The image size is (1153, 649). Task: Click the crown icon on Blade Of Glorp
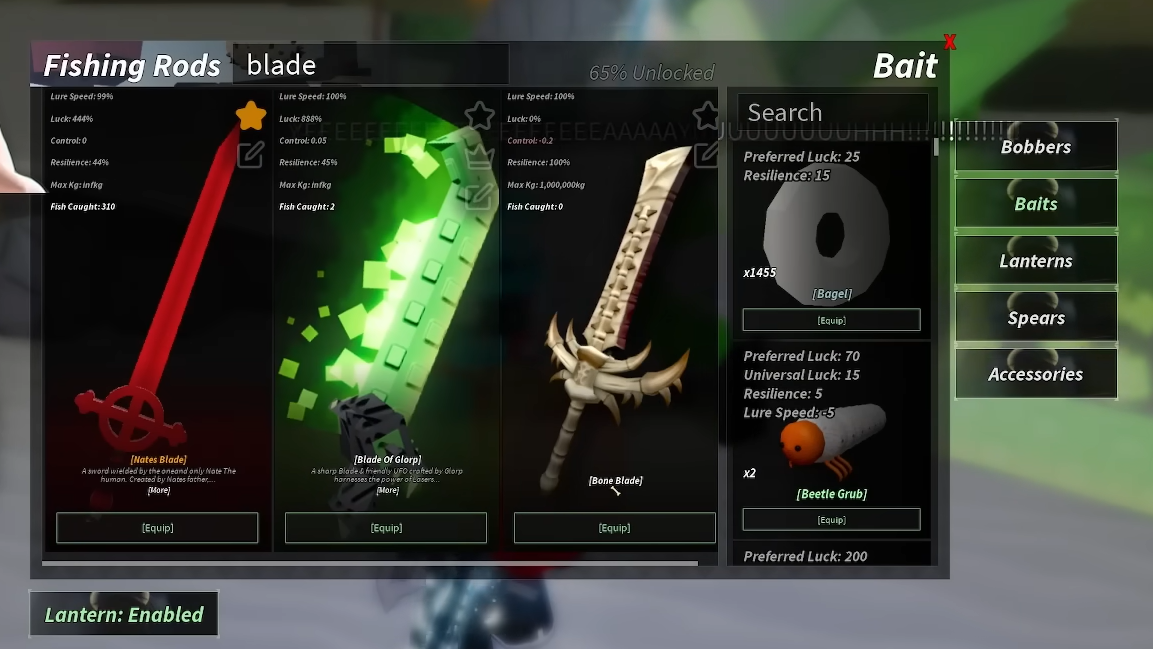tap(480, 156)
